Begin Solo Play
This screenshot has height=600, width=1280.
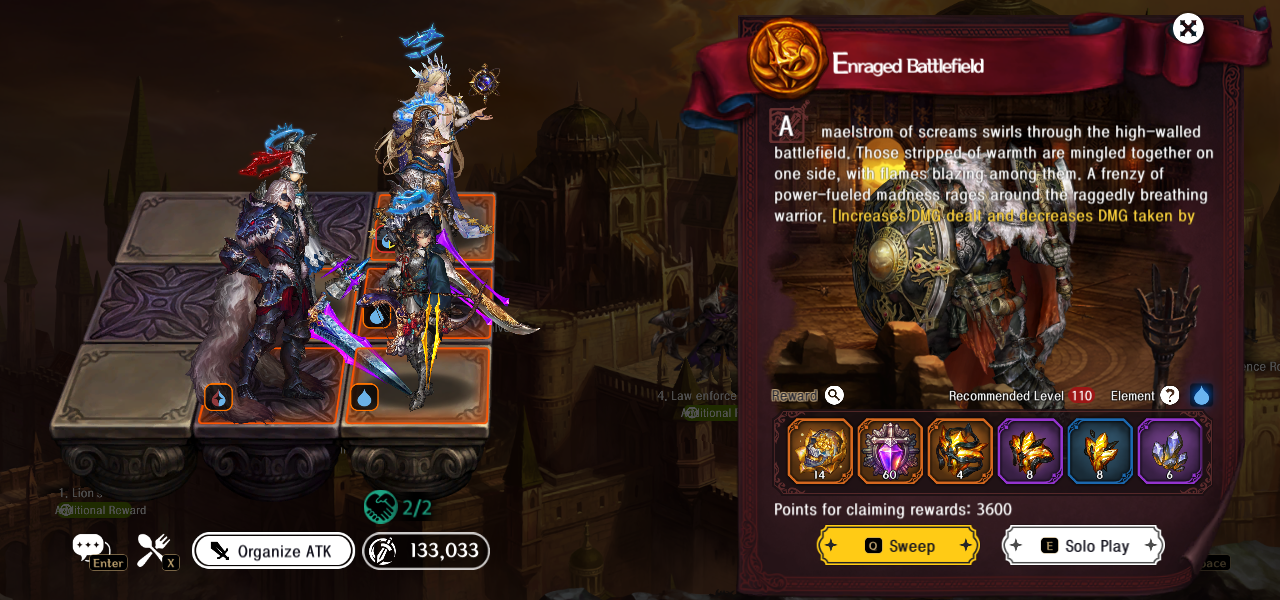point(1083,546)
